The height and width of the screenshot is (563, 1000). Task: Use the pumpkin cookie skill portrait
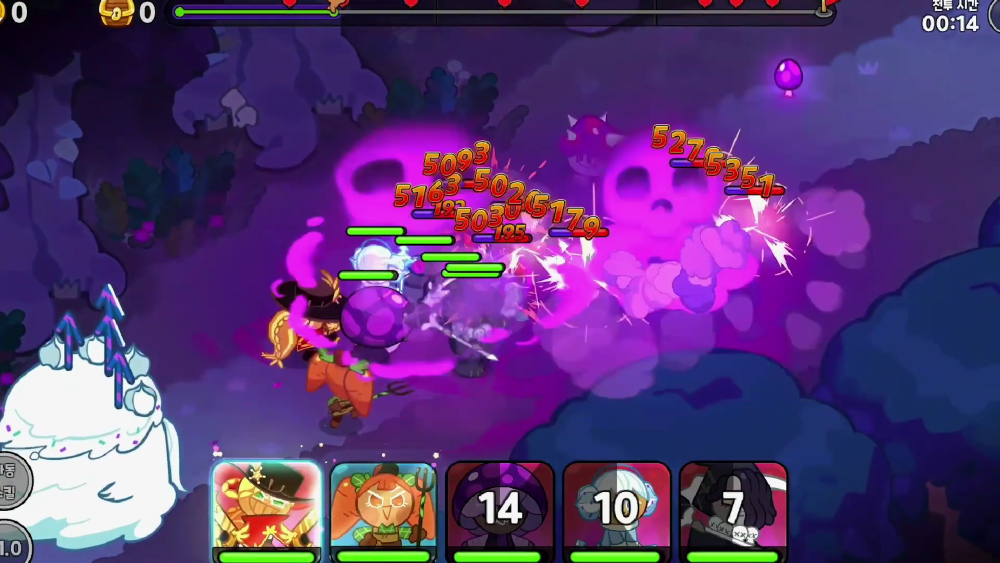click(383, 506)
